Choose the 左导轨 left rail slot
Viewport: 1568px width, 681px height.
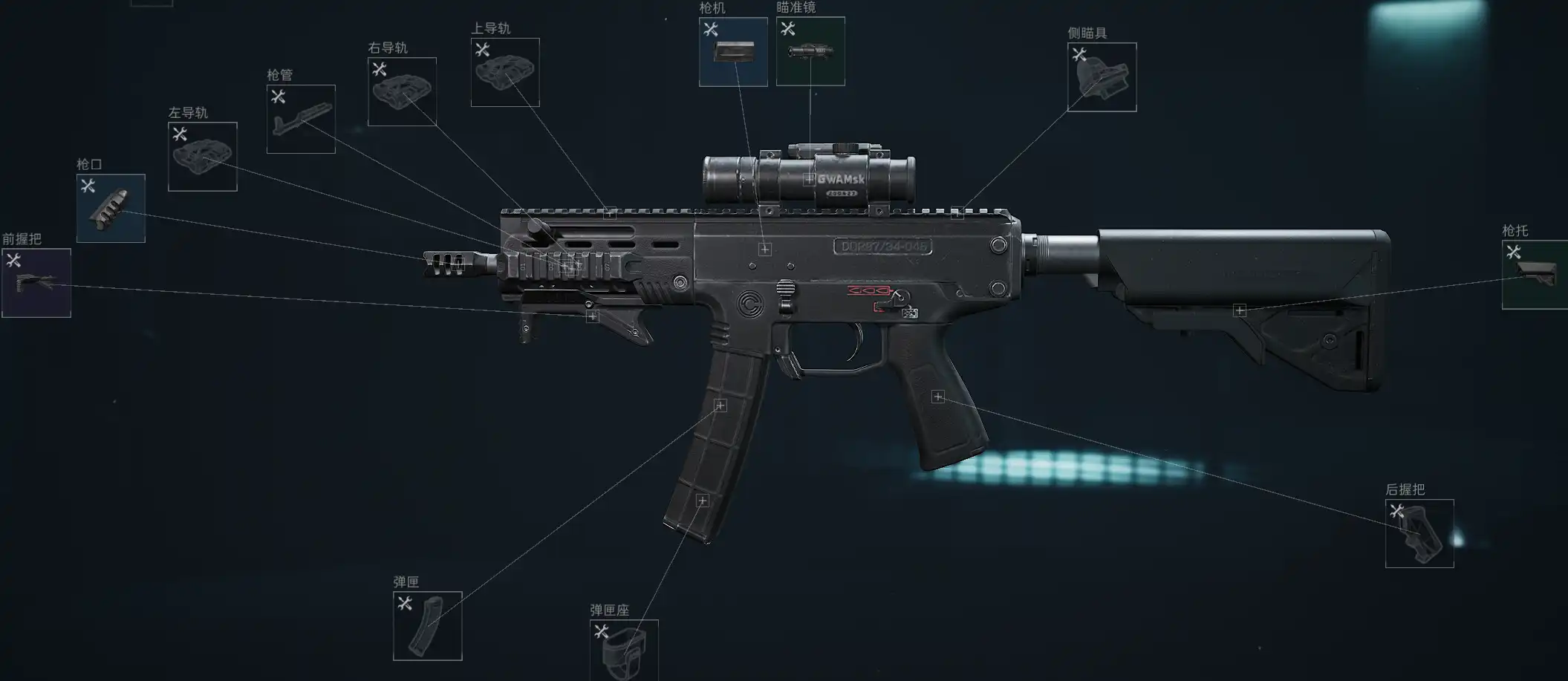pos(203,157)
